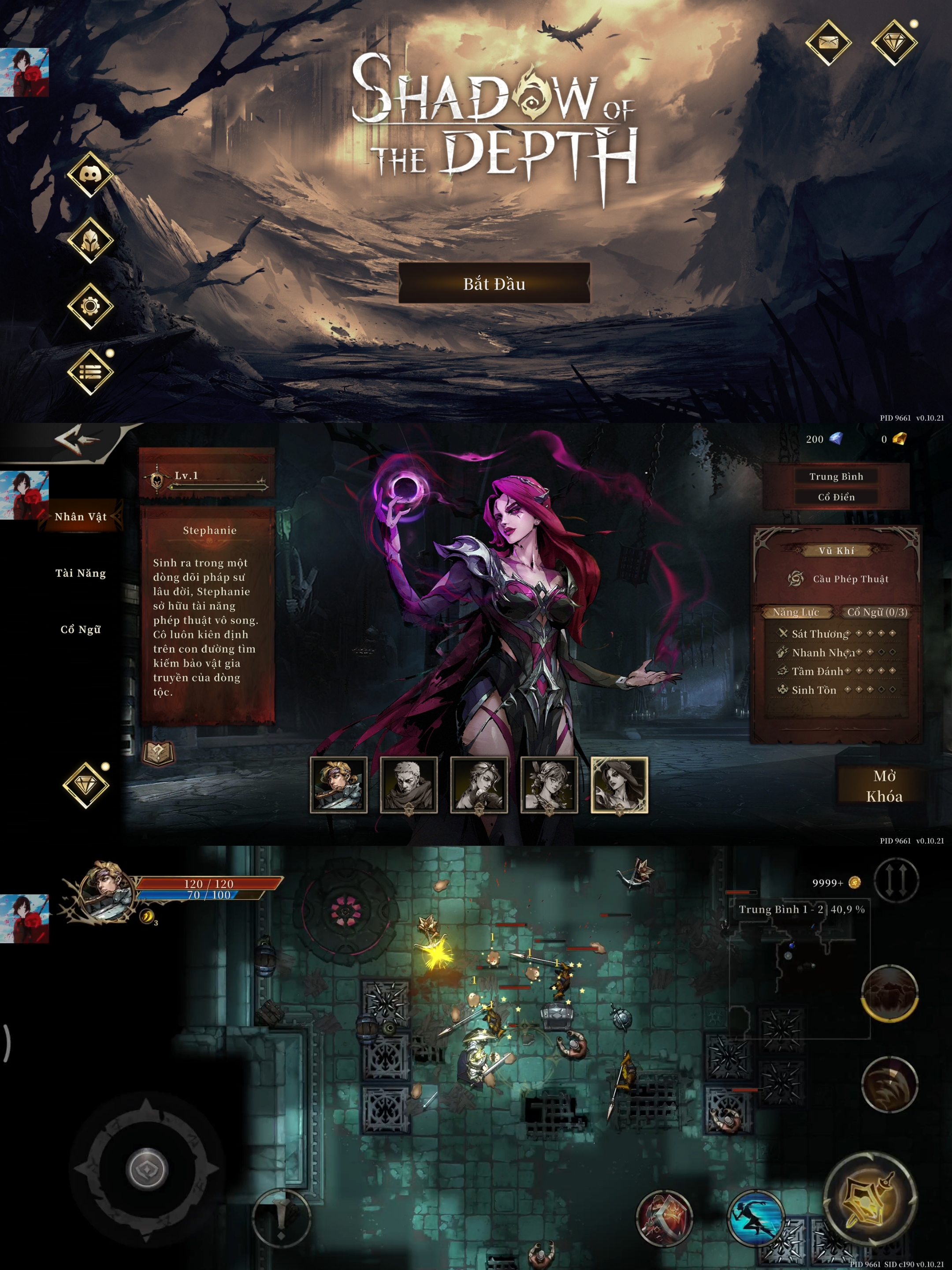Open the helmet character menu icon
The height and width of the screenshot is (1270, 952).
point(90,241)
